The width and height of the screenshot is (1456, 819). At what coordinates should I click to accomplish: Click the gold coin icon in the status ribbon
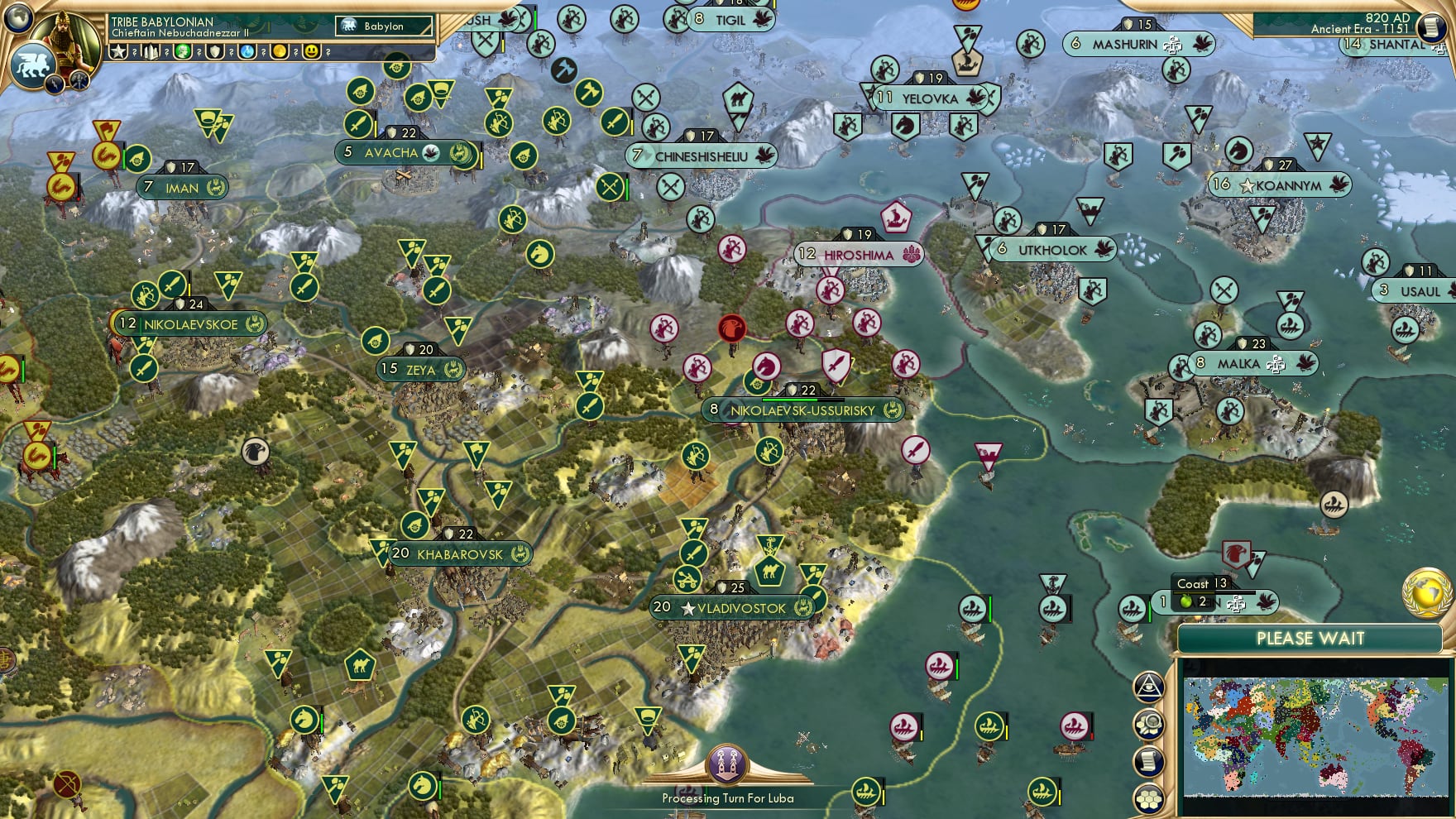pyautogui.click(x=279, y=51)
